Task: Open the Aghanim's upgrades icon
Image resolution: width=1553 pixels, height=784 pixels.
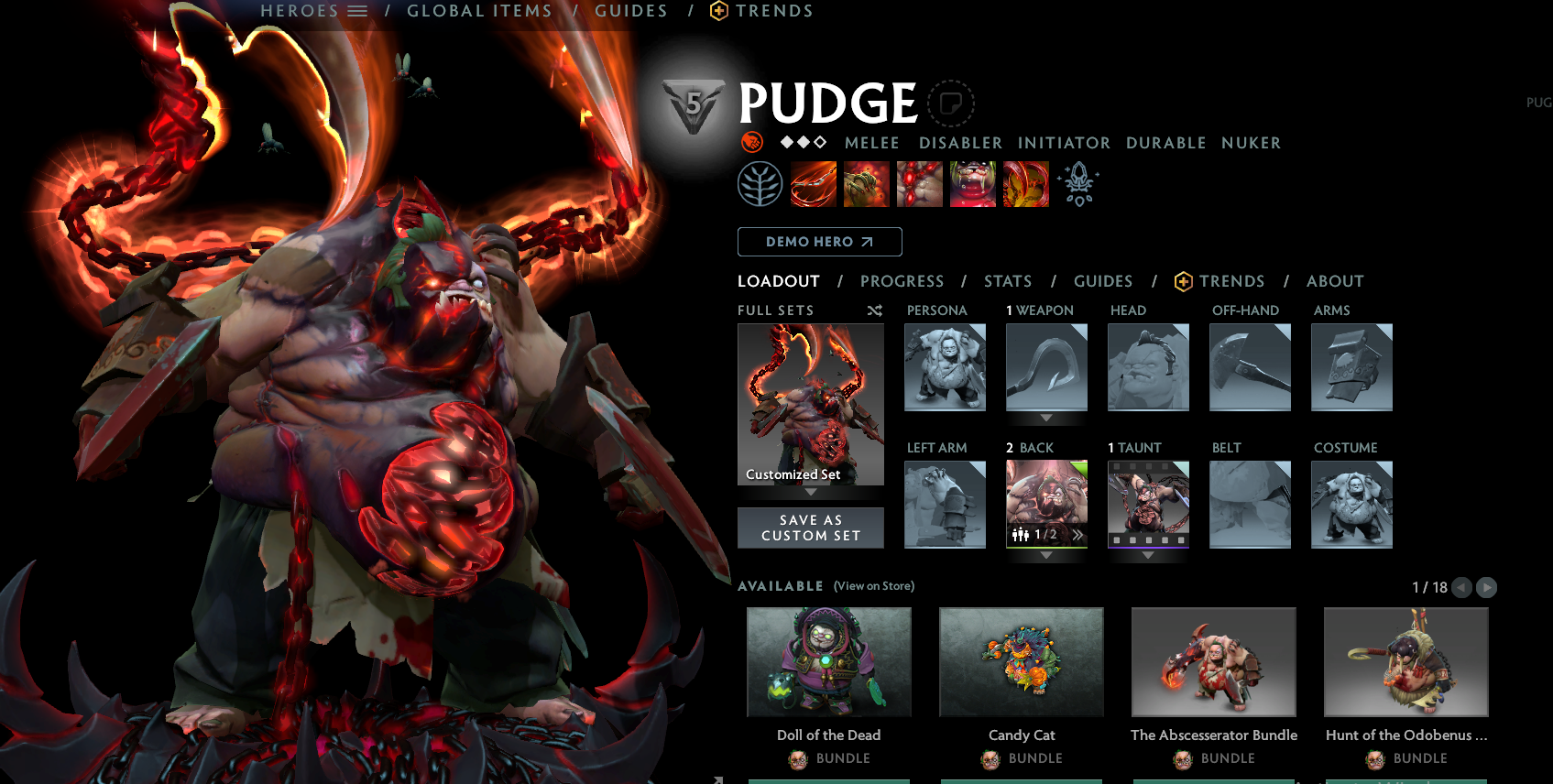Action: (1079, 183)
